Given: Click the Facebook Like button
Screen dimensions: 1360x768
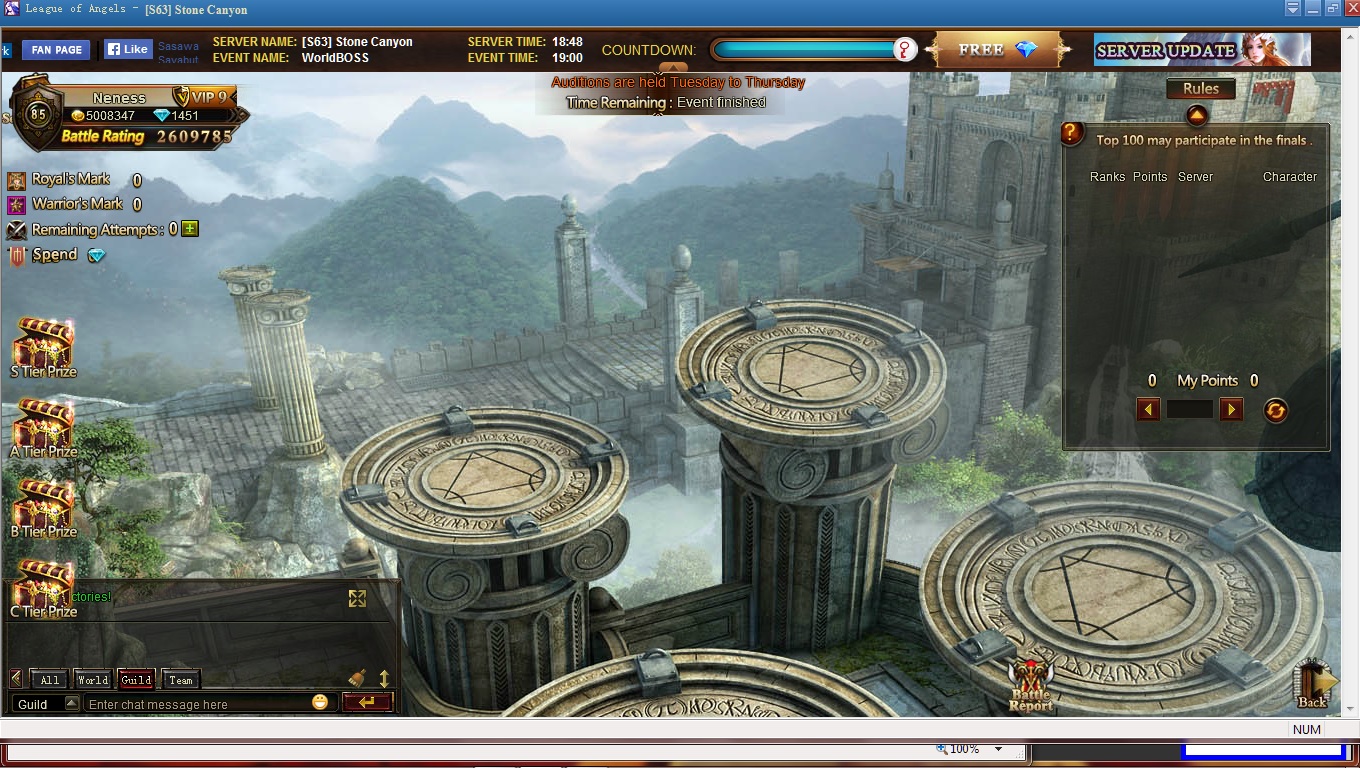Looking at the screenshot, I should (x=128, y=49).
